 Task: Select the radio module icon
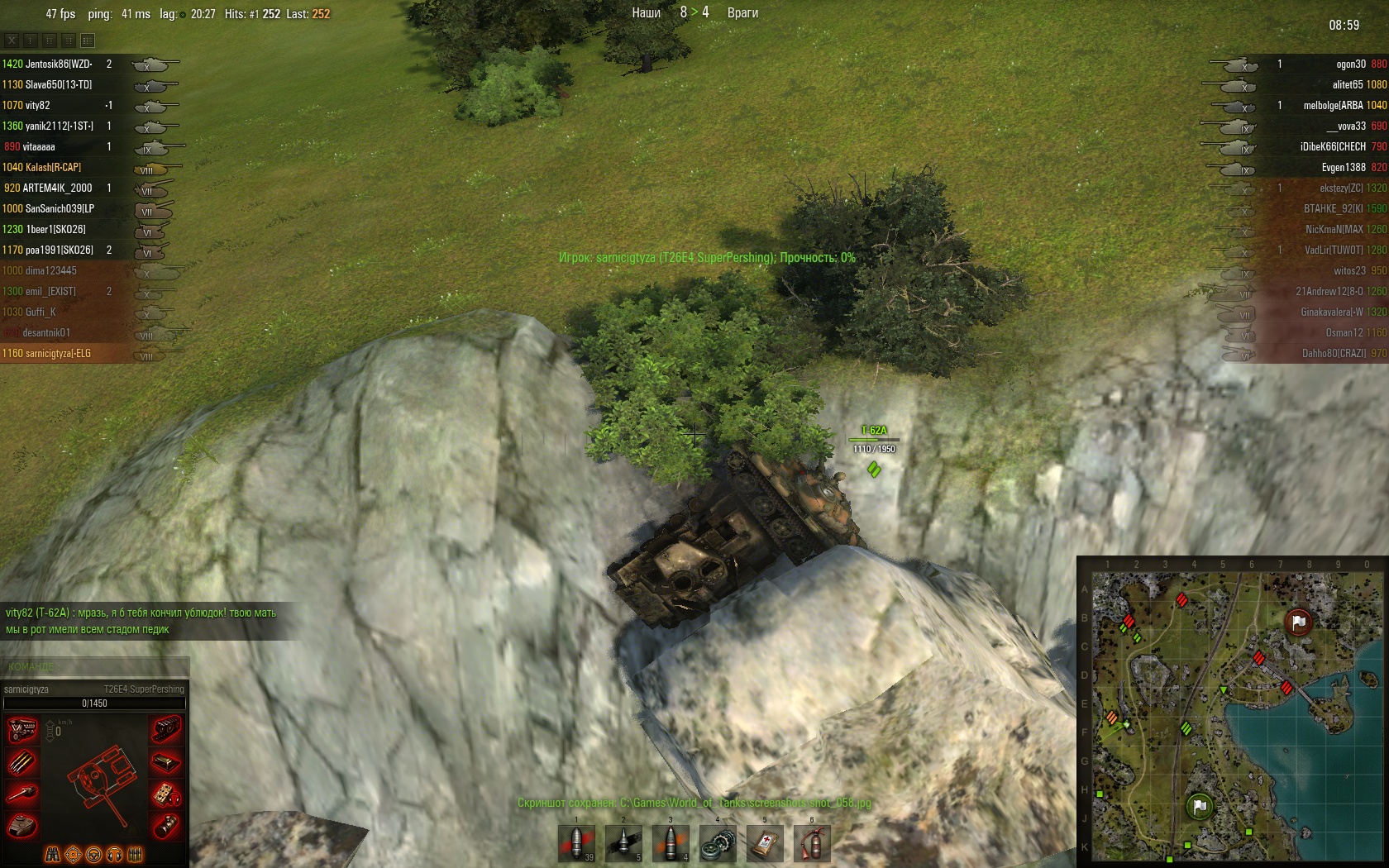click(166, 794)
